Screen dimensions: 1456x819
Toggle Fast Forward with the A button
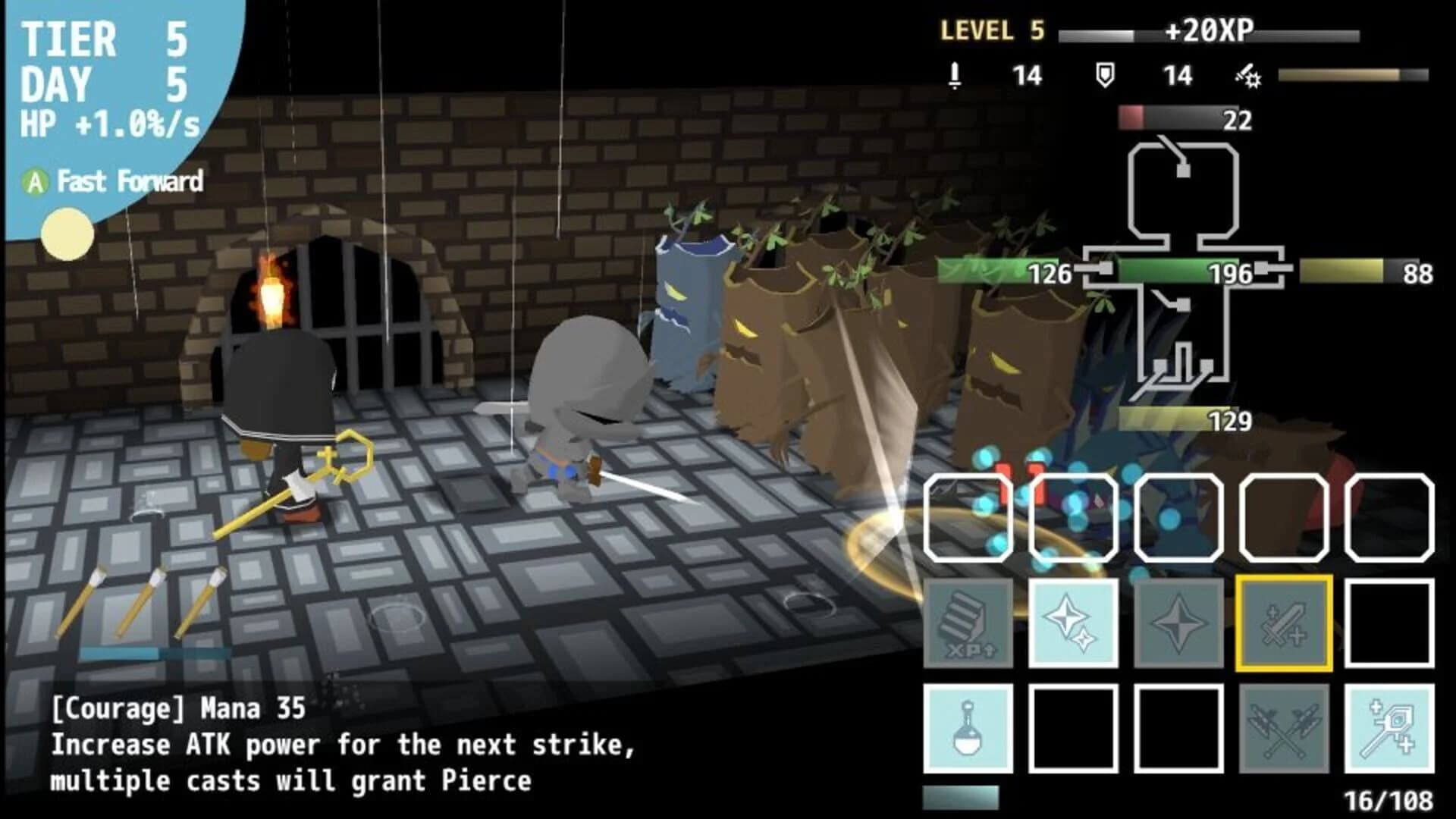[36, 182]
